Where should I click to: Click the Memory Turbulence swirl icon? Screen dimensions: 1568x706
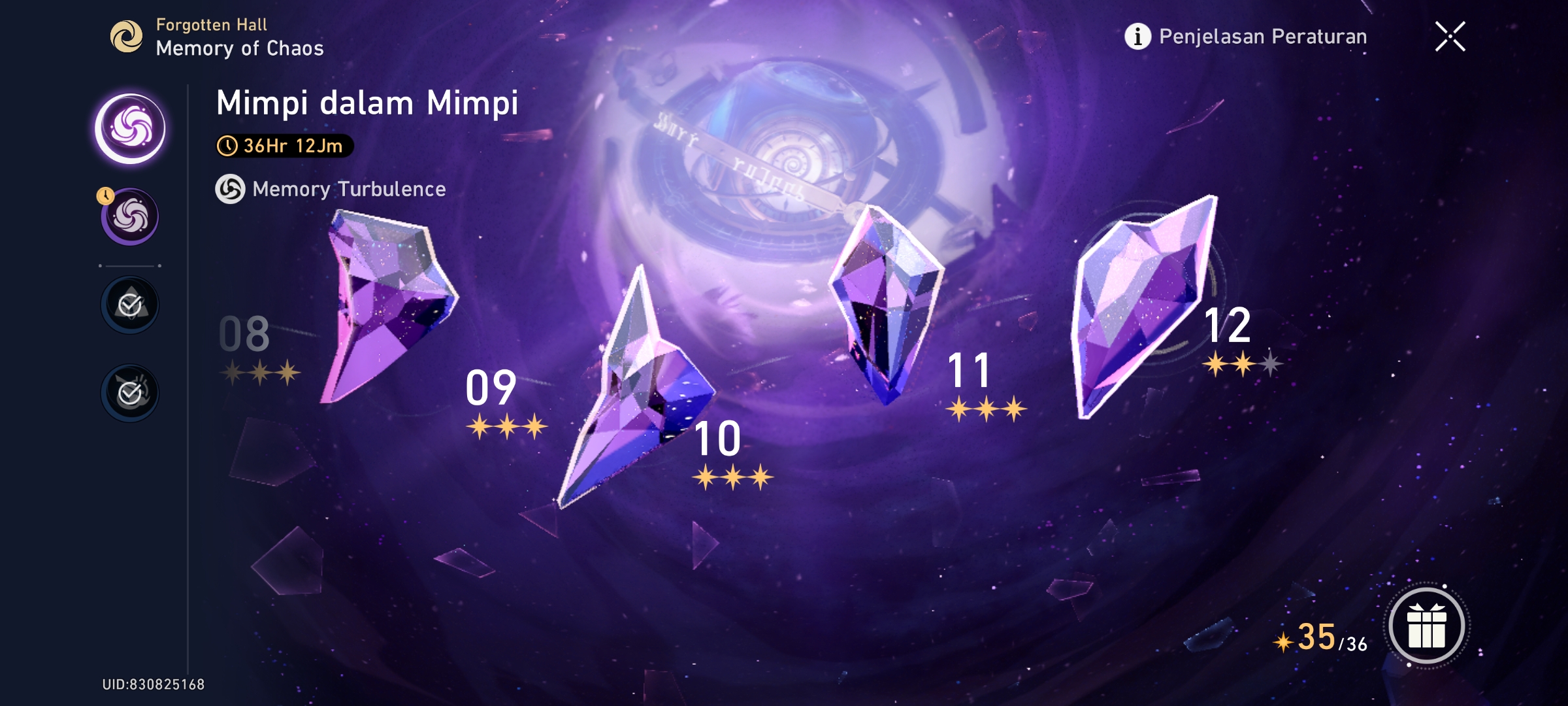click(230, 191)
